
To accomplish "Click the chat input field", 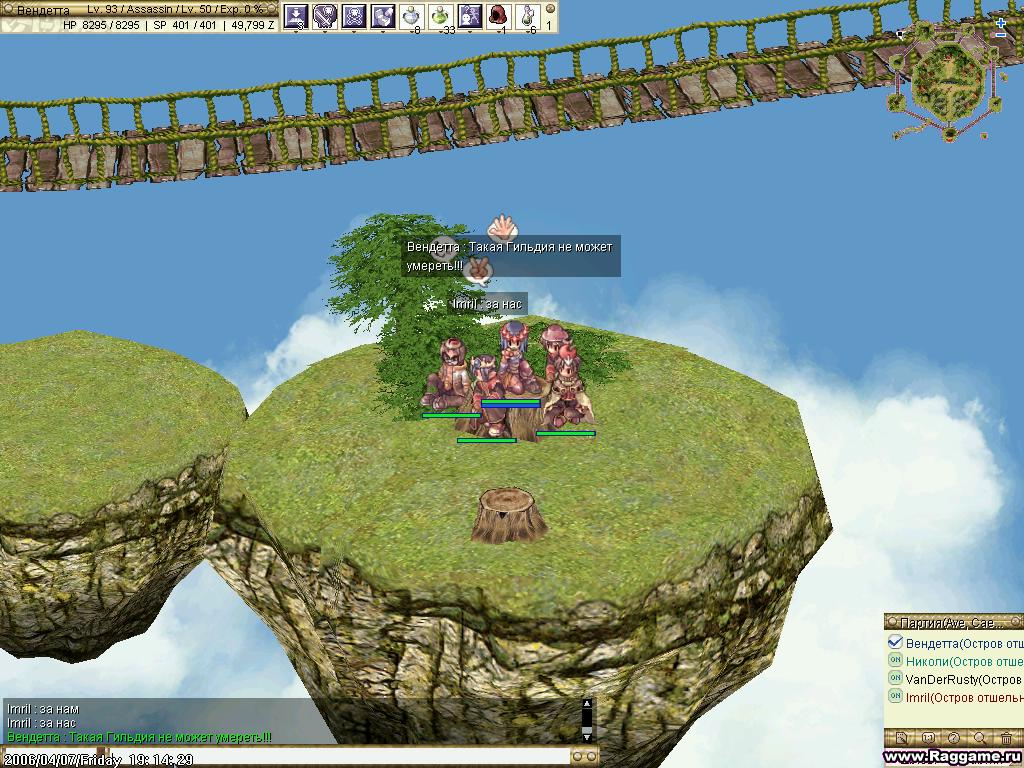I will pyautogui.click(x=290, y=757).
